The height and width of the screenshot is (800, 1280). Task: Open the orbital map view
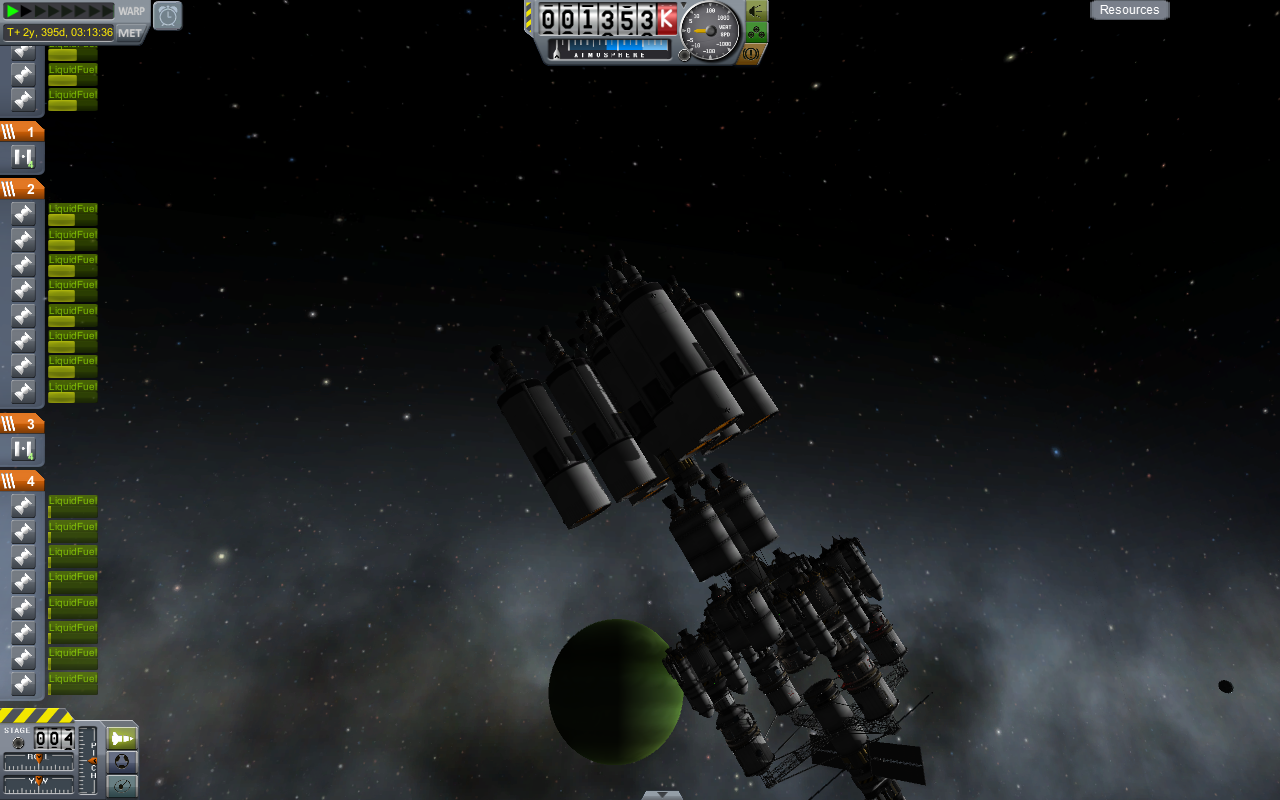coord(122,786)
